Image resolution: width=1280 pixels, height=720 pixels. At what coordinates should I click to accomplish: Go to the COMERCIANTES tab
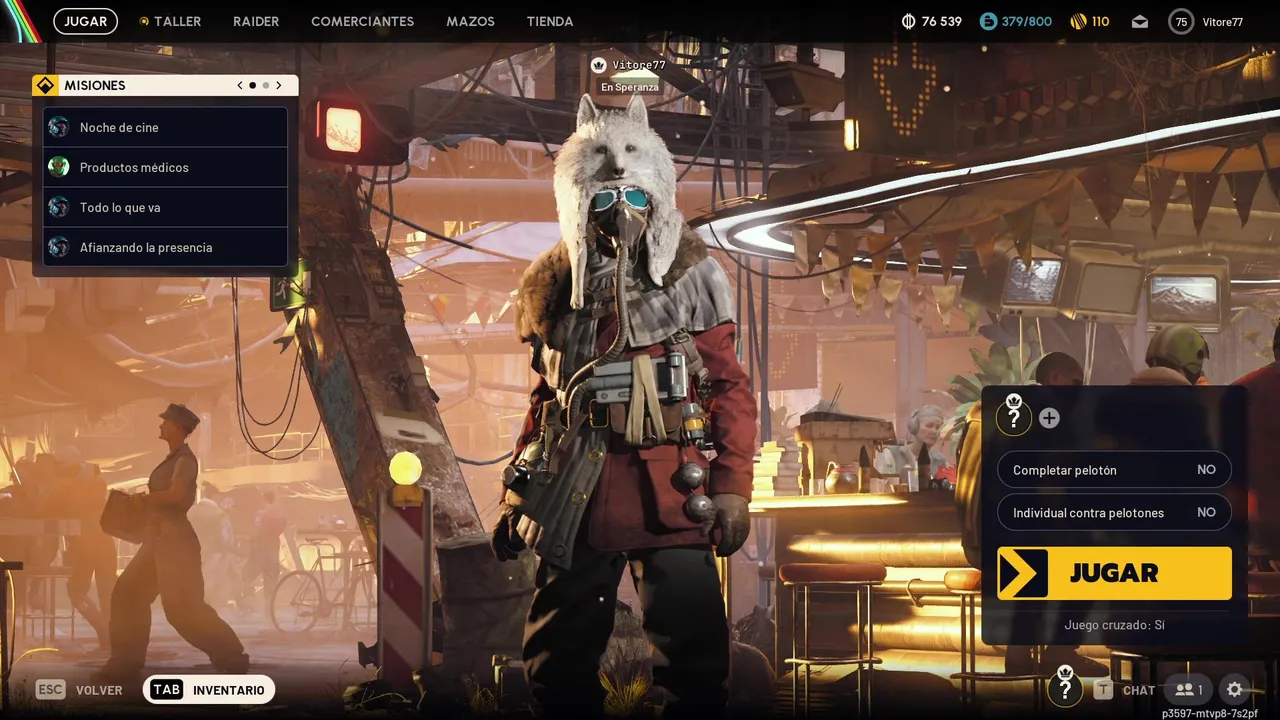pyautogui.click(x=362, y=21)
